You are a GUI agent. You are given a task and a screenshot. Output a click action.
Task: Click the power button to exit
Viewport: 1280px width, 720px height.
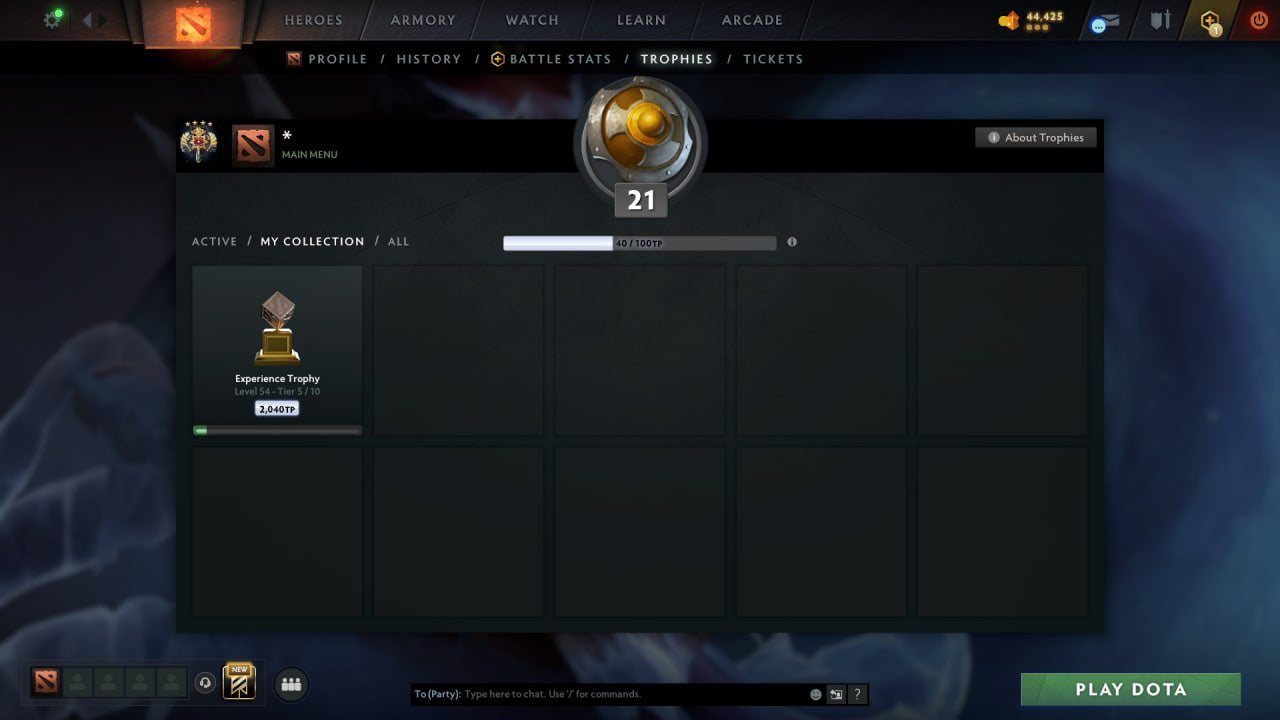[x=1258, y=18]
